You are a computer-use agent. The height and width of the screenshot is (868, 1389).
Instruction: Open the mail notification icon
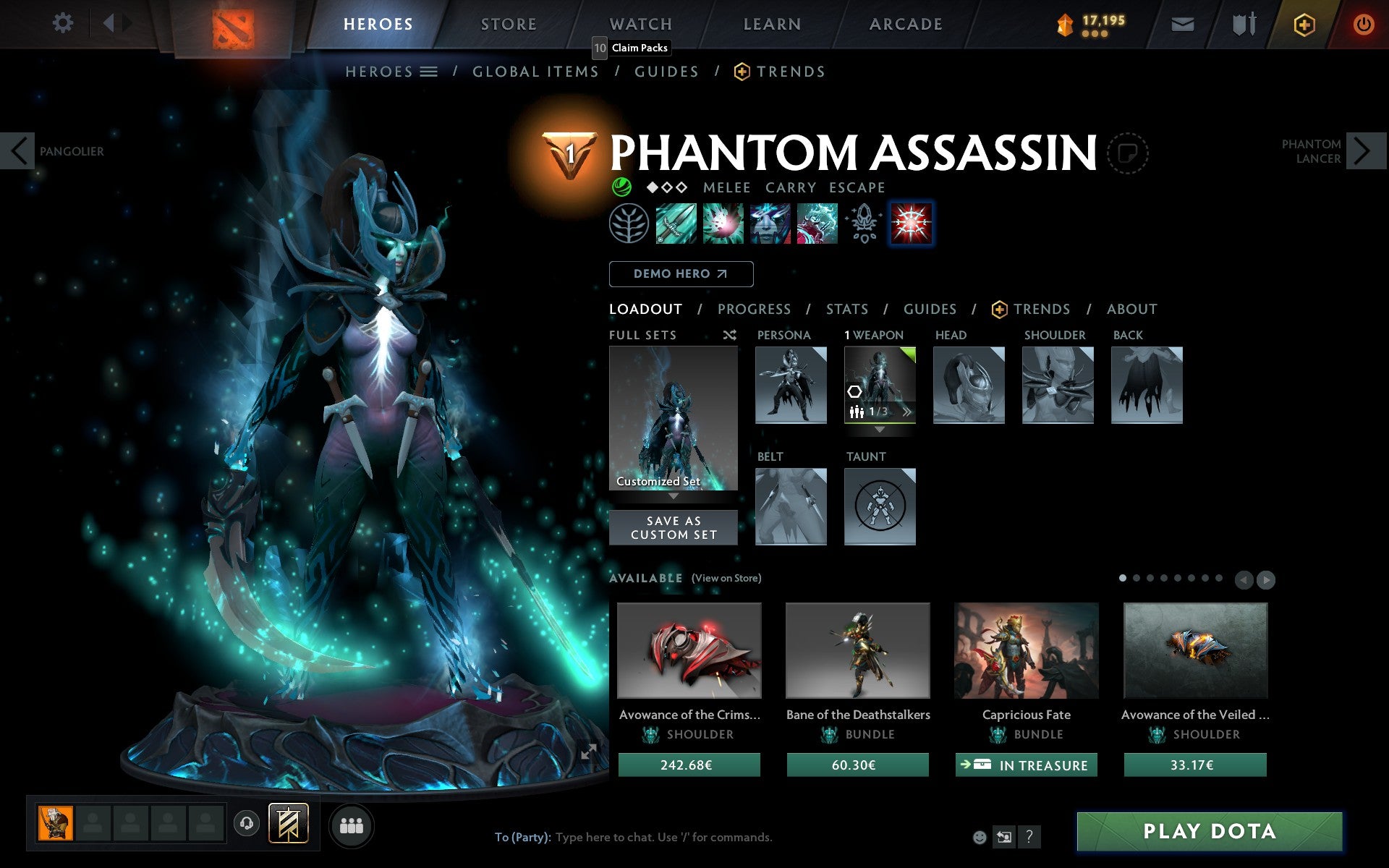[x=1181, y=23]
